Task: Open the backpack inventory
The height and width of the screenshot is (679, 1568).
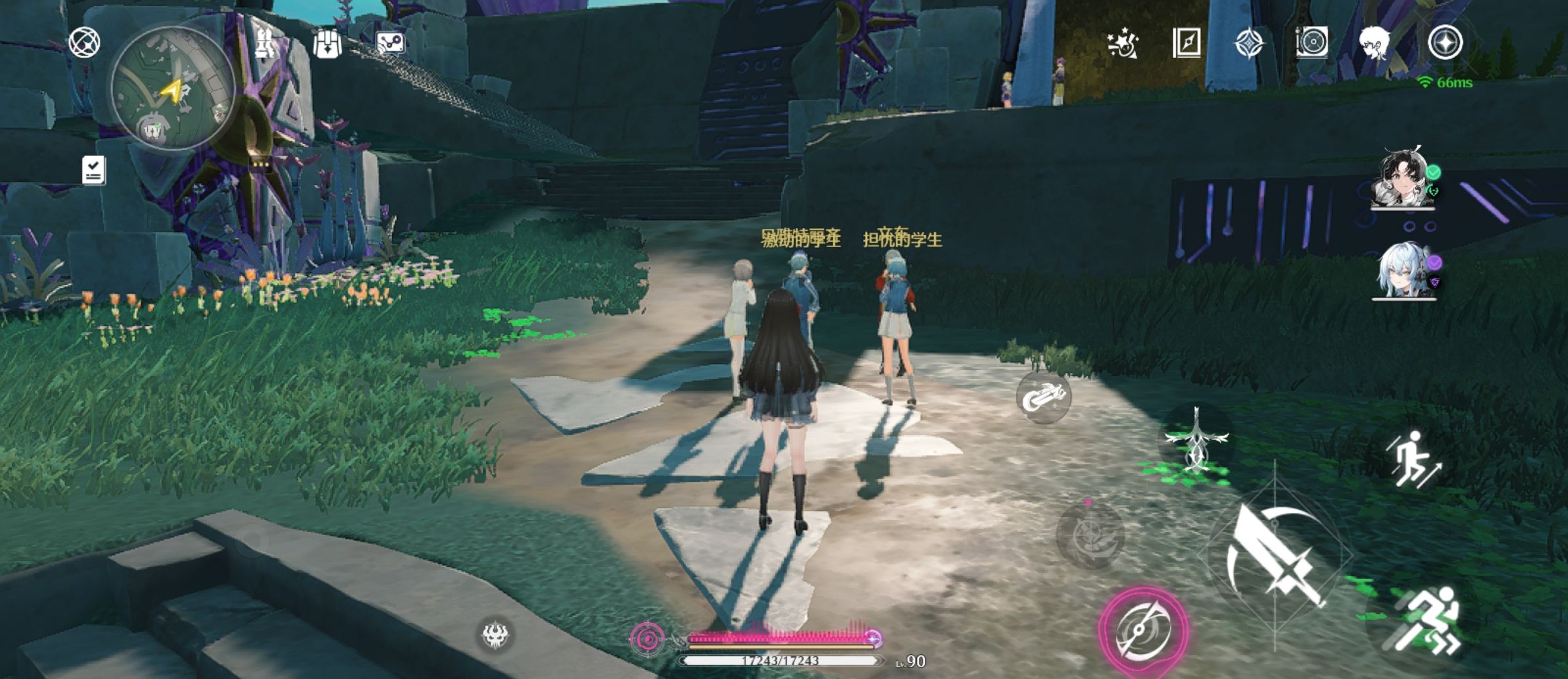Action: (x=327, y=44)
